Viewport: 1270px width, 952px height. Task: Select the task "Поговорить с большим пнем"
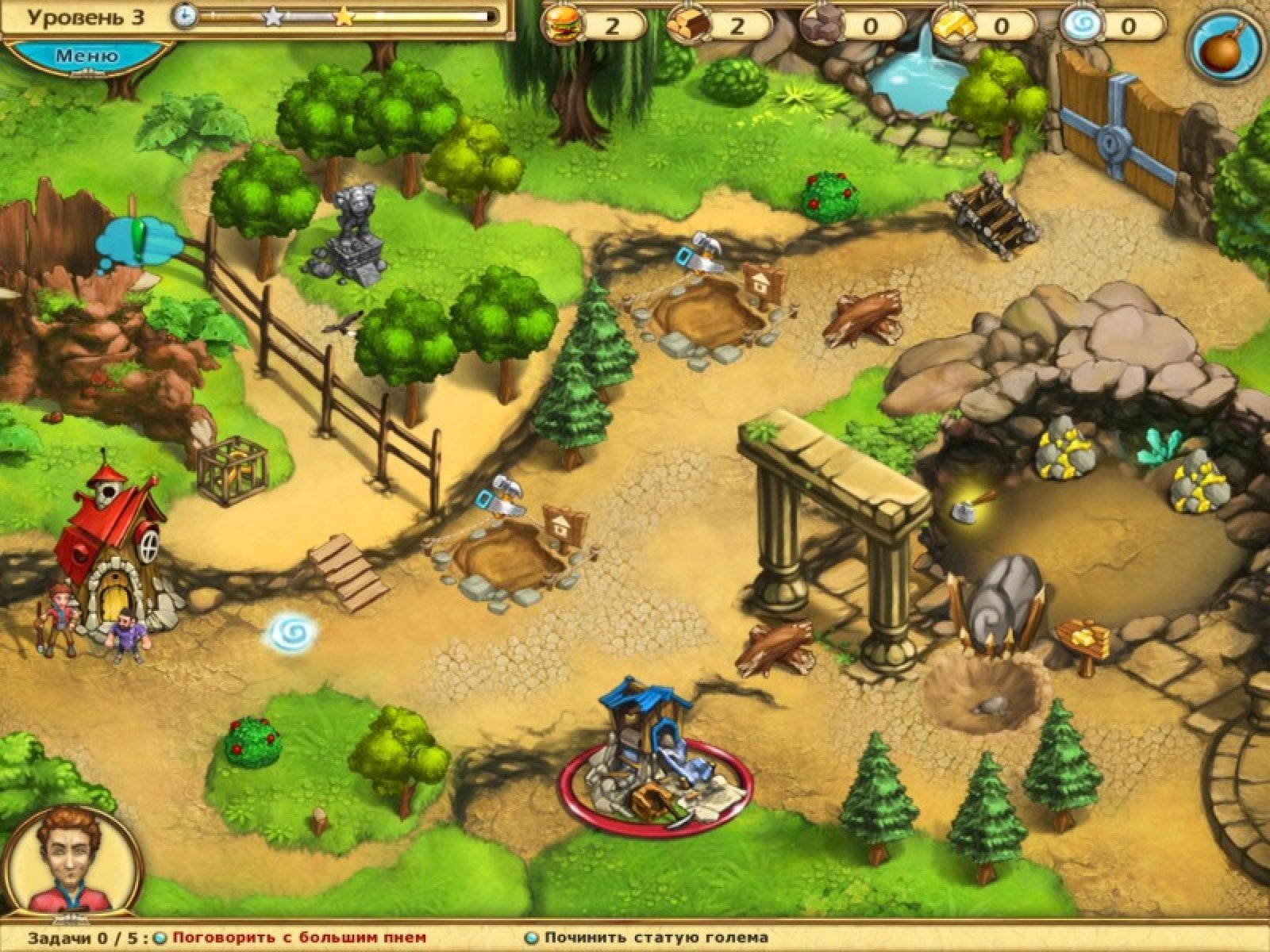pyautogui.click(x=299, y=937)
